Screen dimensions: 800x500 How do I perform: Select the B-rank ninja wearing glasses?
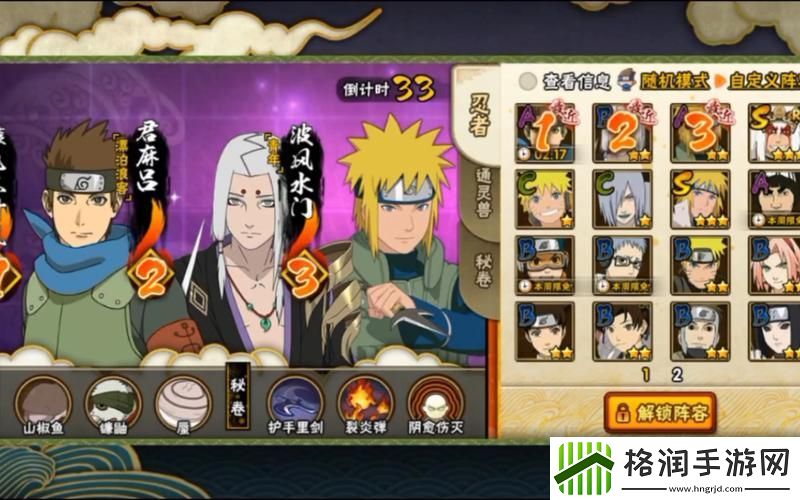622,263
